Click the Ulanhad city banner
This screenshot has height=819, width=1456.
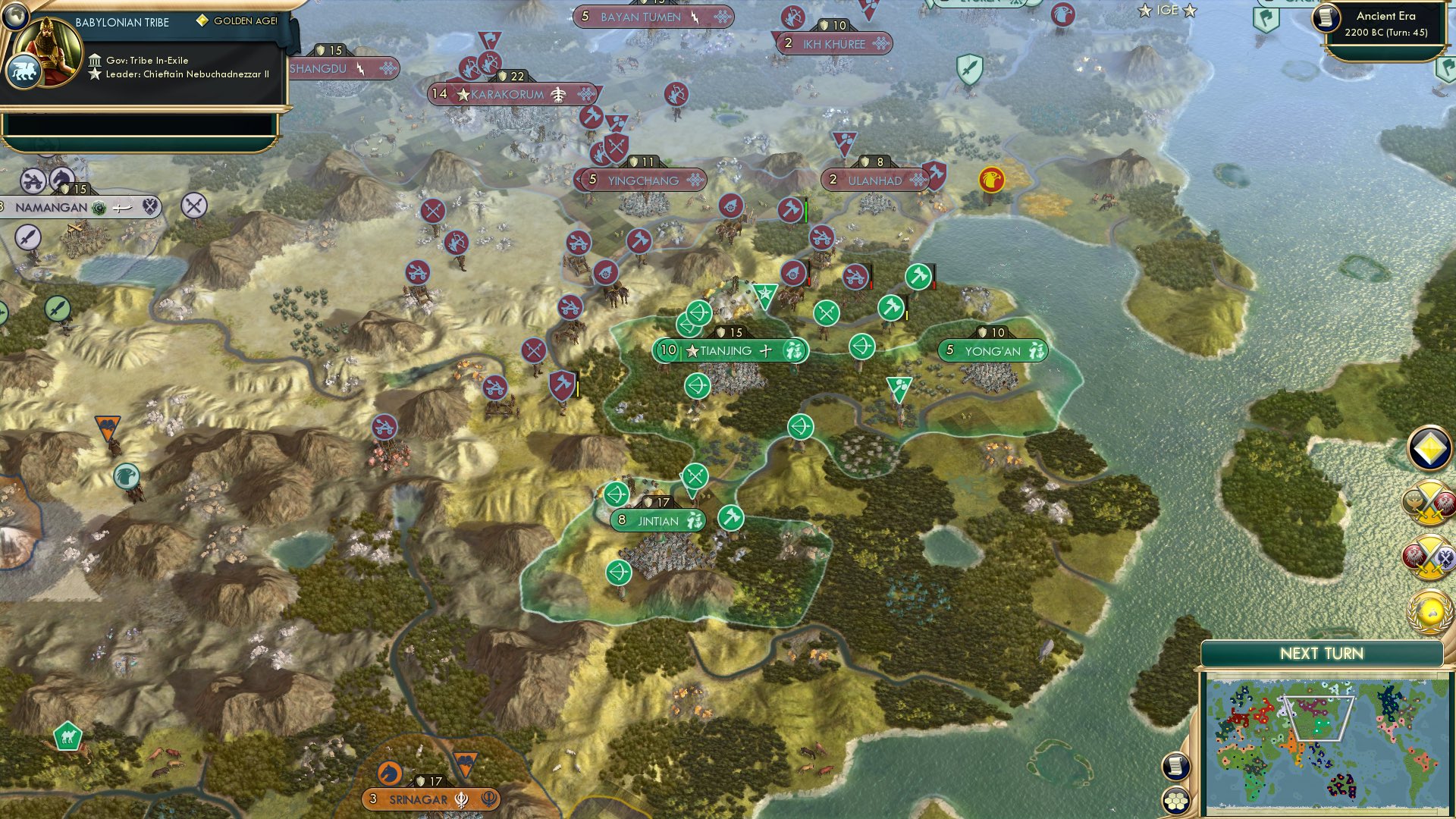[x=872, y=181]
